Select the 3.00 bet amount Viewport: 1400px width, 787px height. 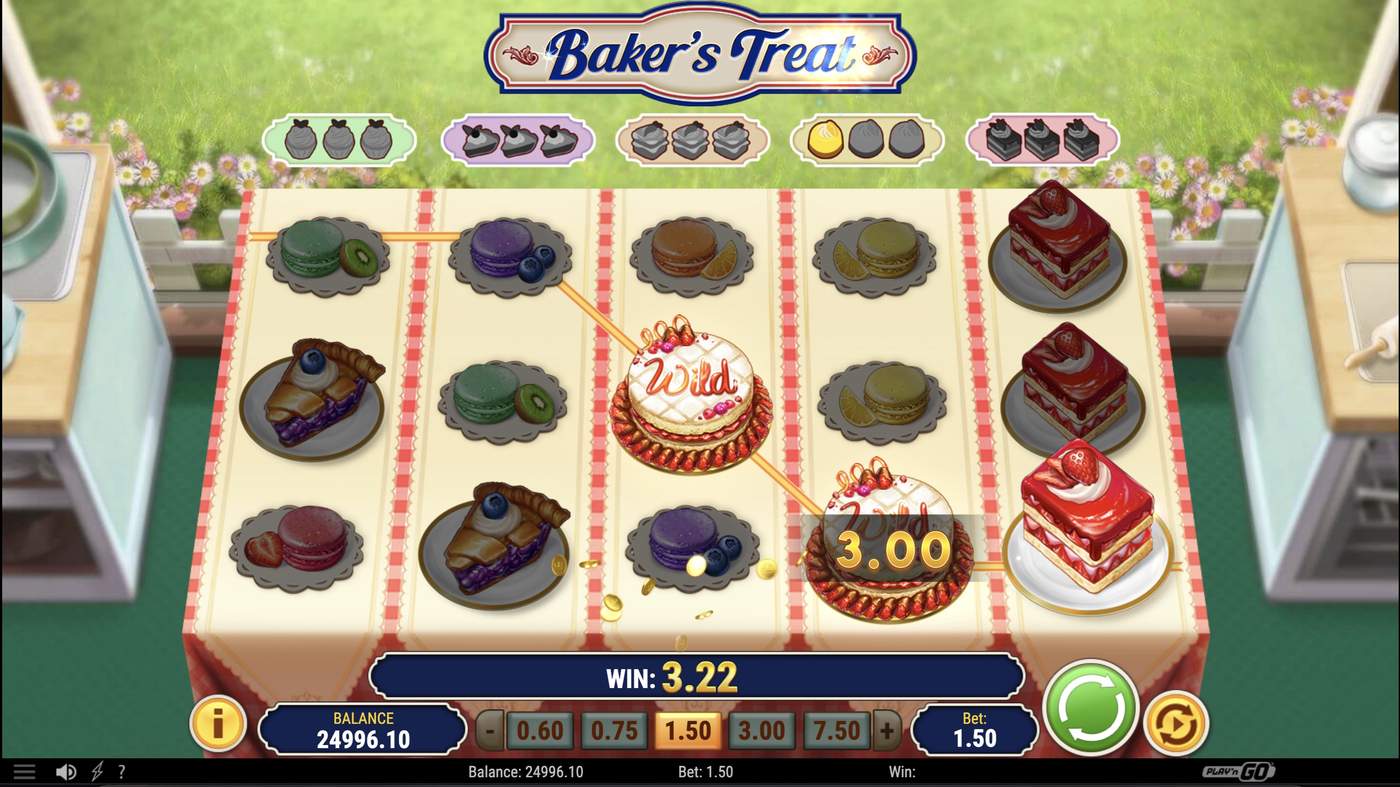click(x=761, y=731)
